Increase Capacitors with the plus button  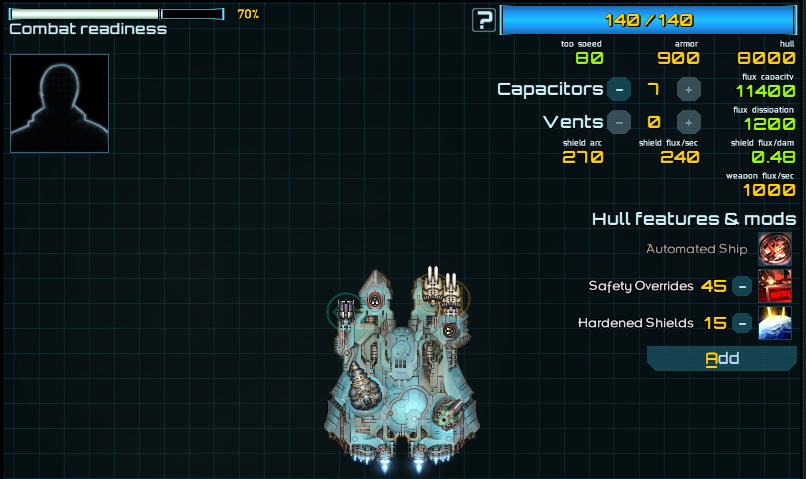[688, 89]
